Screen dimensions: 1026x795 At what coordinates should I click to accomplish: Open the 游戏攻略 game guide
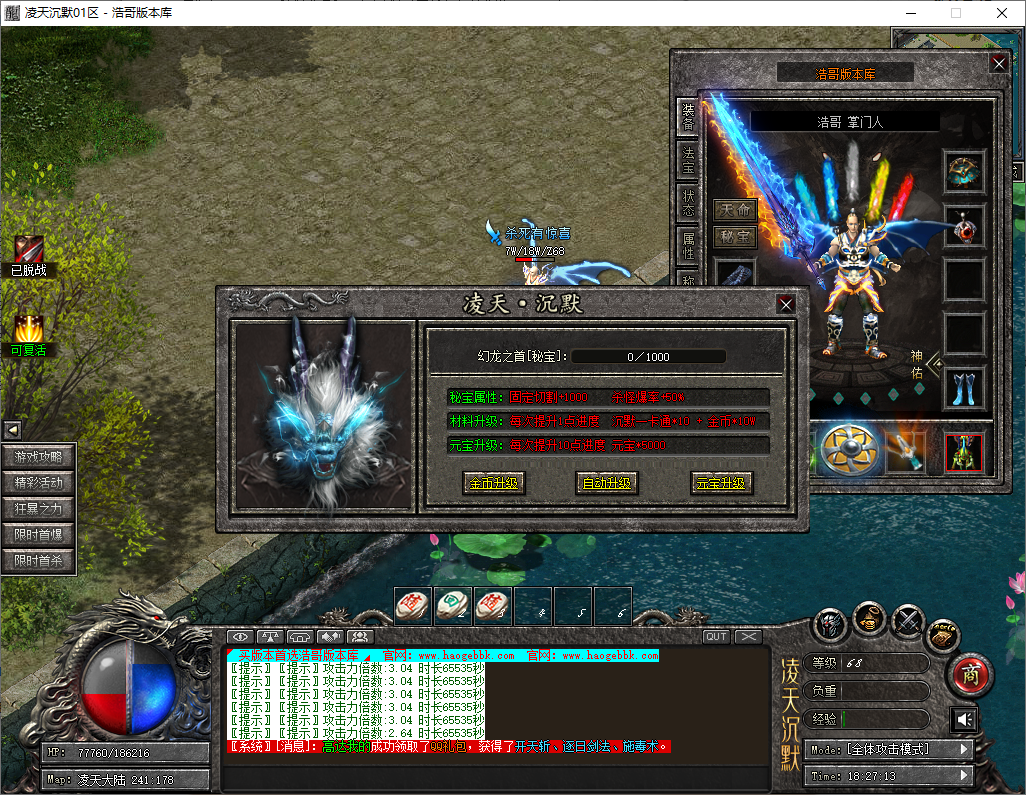(38, 457)
